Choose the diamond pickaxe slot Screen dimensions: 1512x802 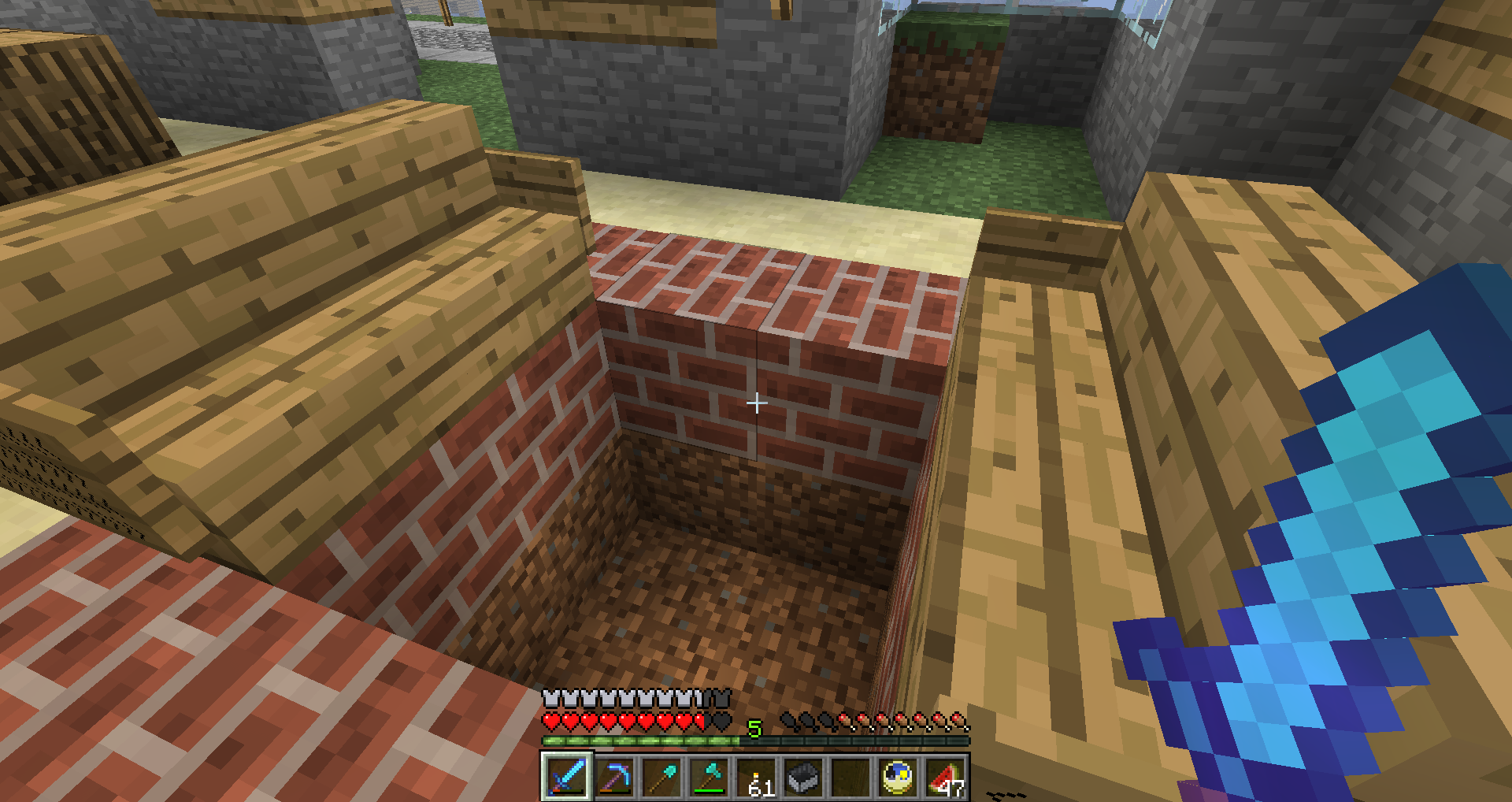(x=614, y=777)
